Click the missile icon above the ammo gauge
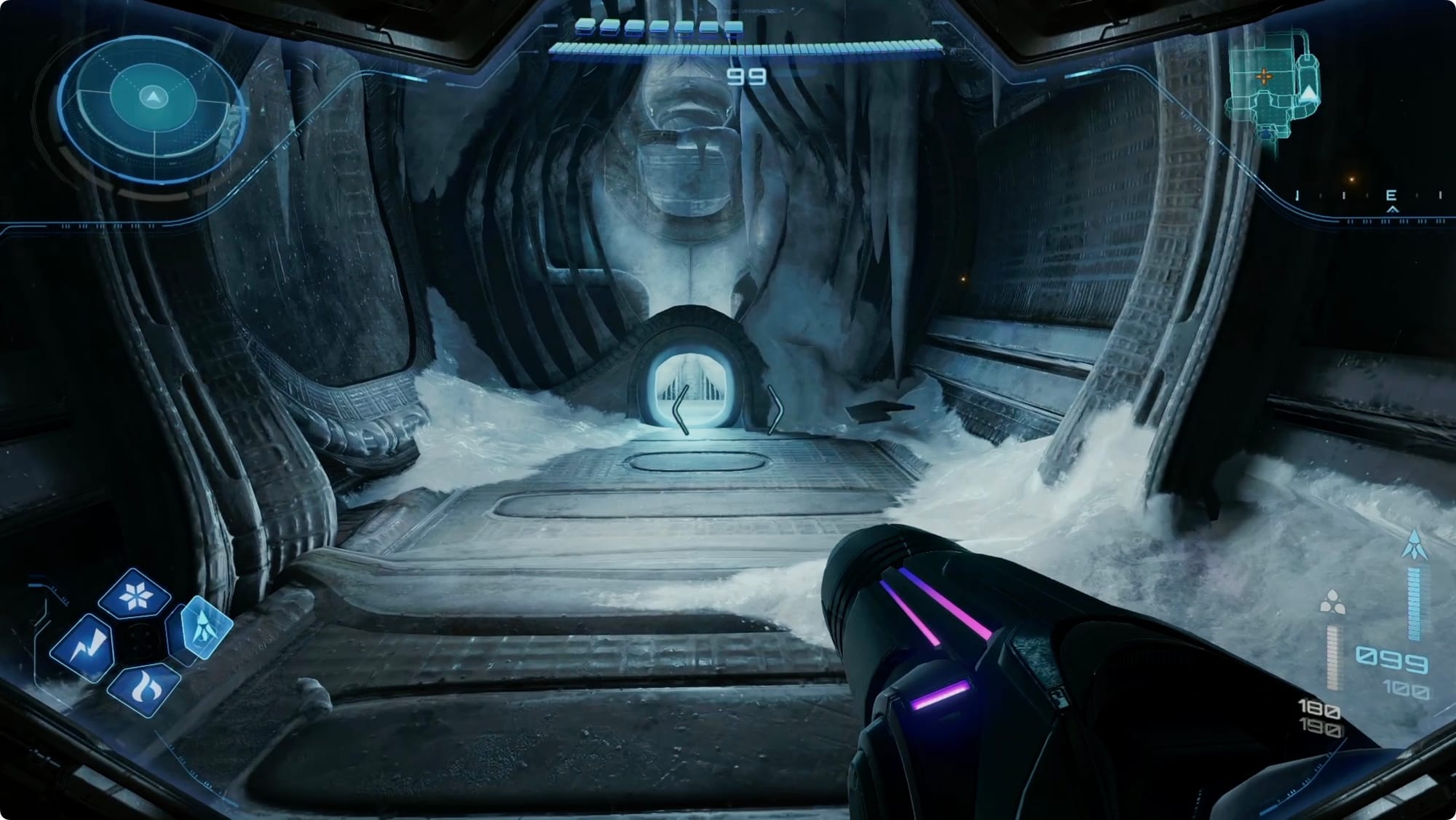 [x=1414, y=545]
